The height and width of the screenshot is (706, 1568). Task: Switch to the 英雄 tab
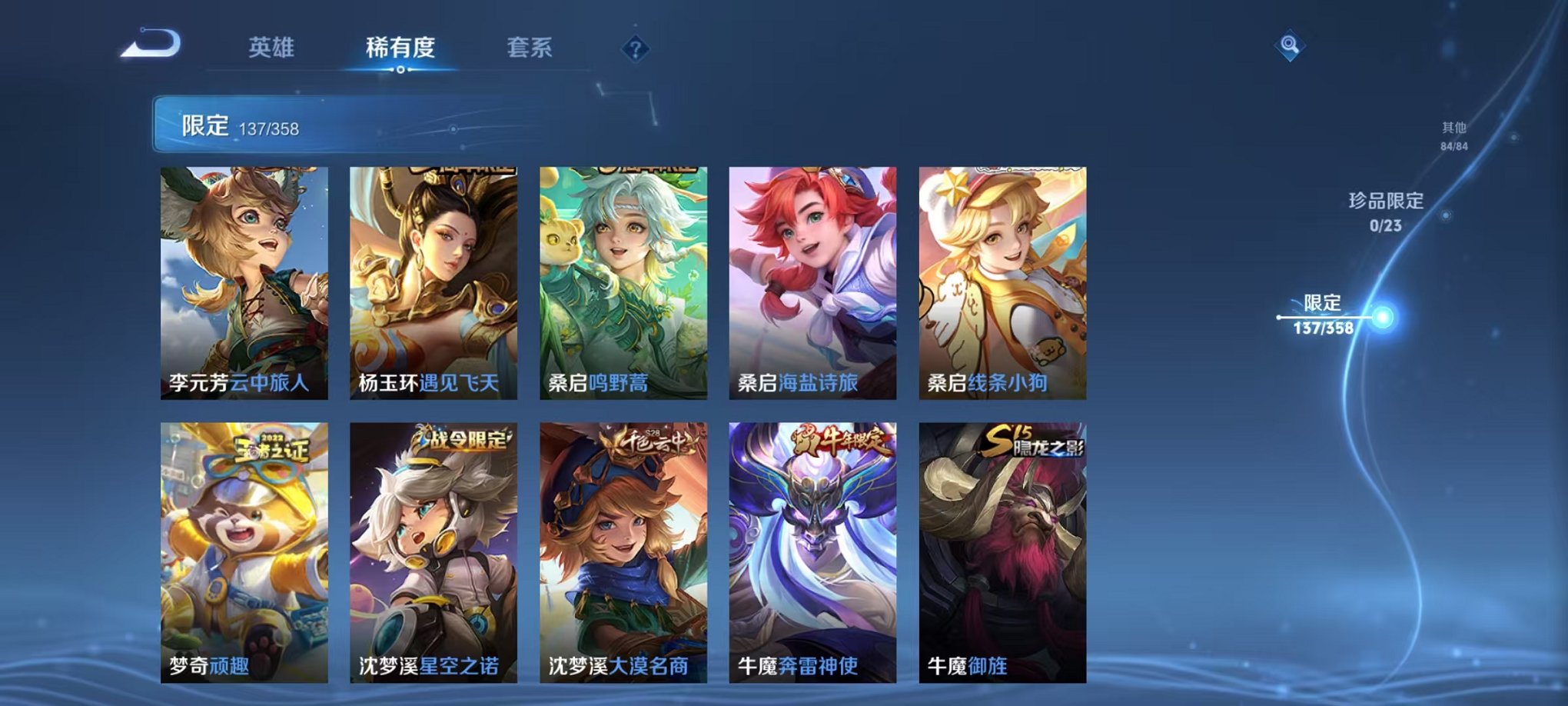273,48
